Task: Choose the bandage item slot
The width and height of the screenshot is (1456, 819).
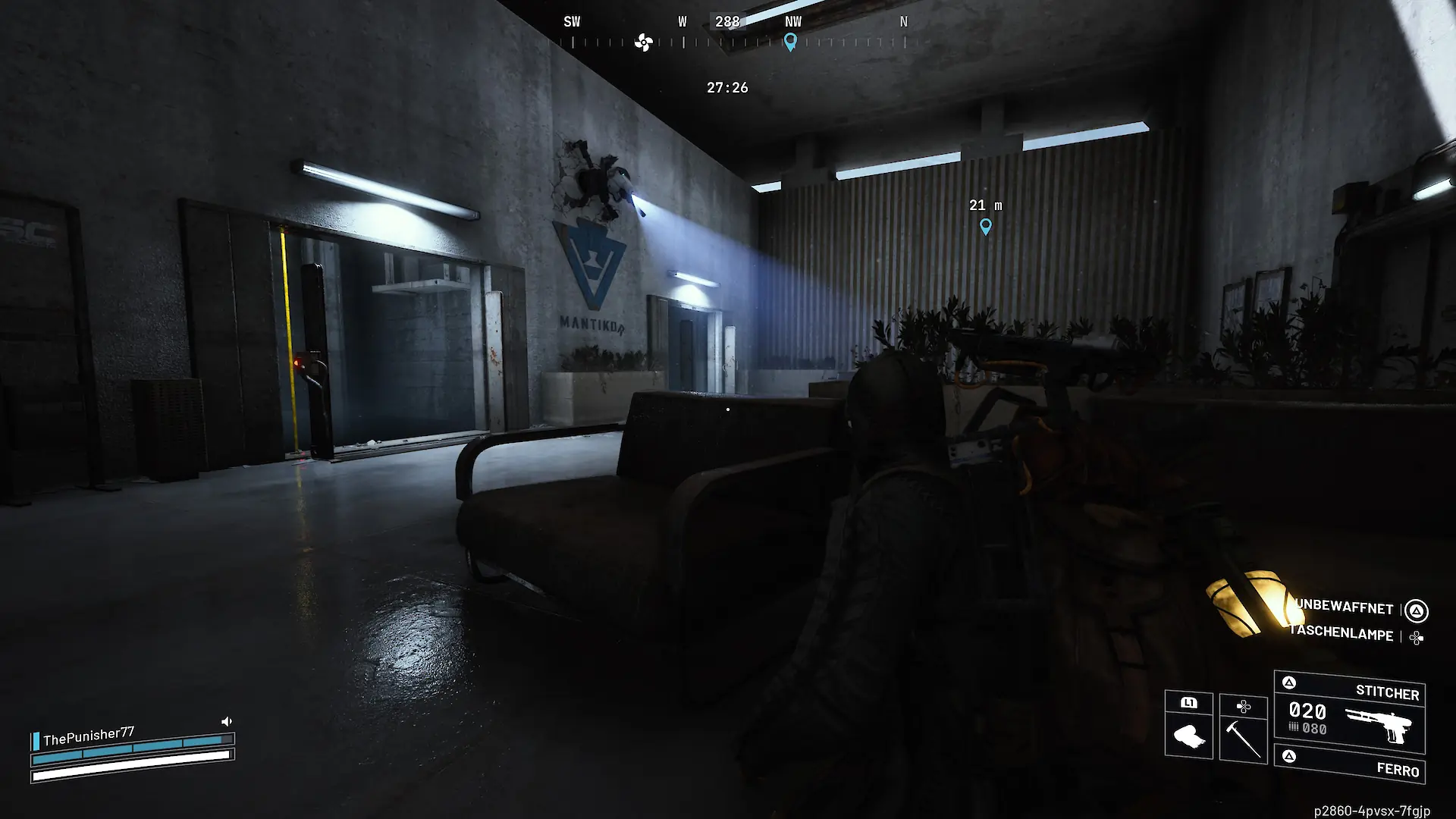Action: pyautogui.click(x=1188, y=726)
